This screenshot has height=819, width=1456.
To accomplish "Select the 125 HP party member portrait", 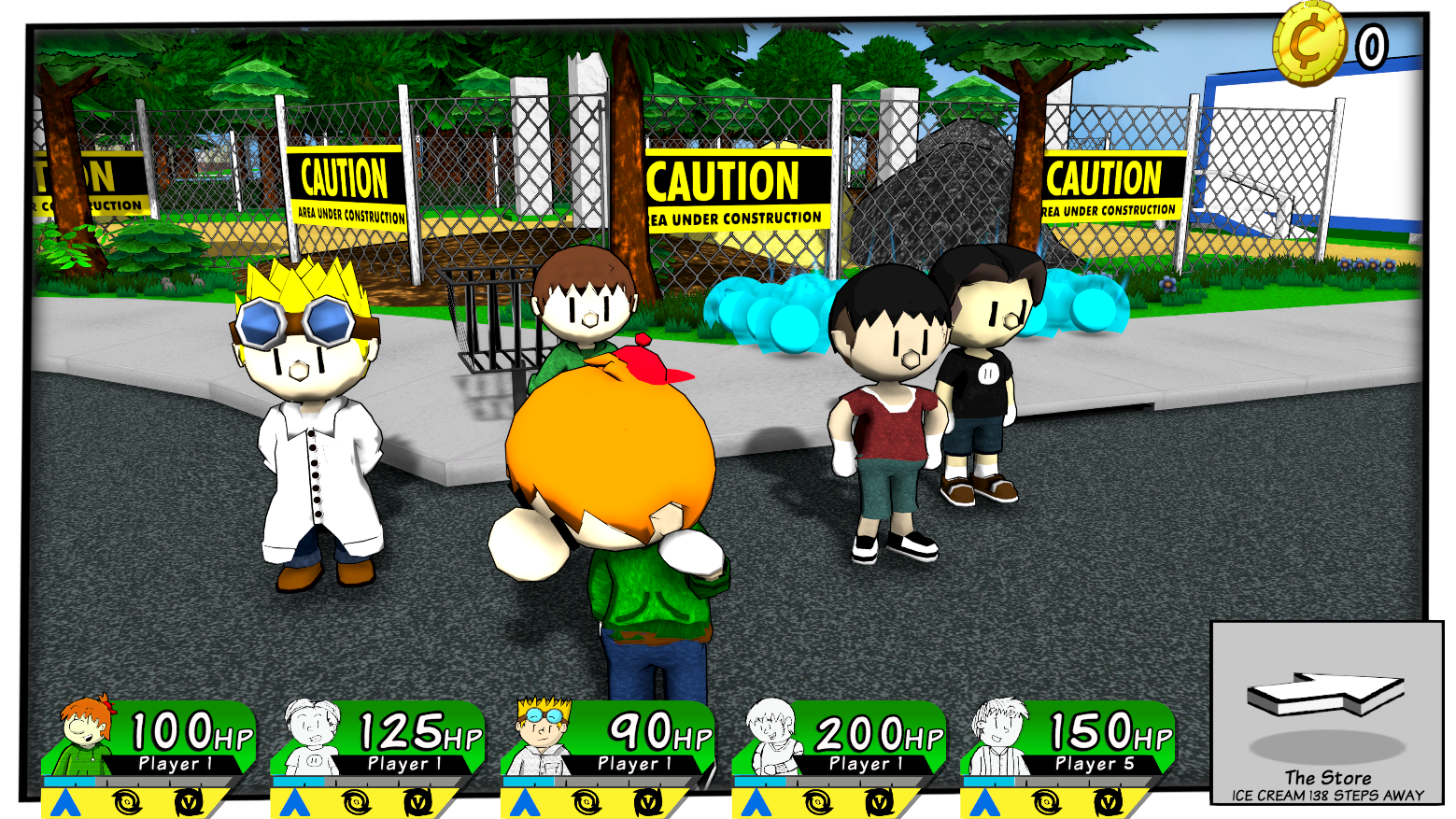I will pyautogui.click(x=312, y=736).
